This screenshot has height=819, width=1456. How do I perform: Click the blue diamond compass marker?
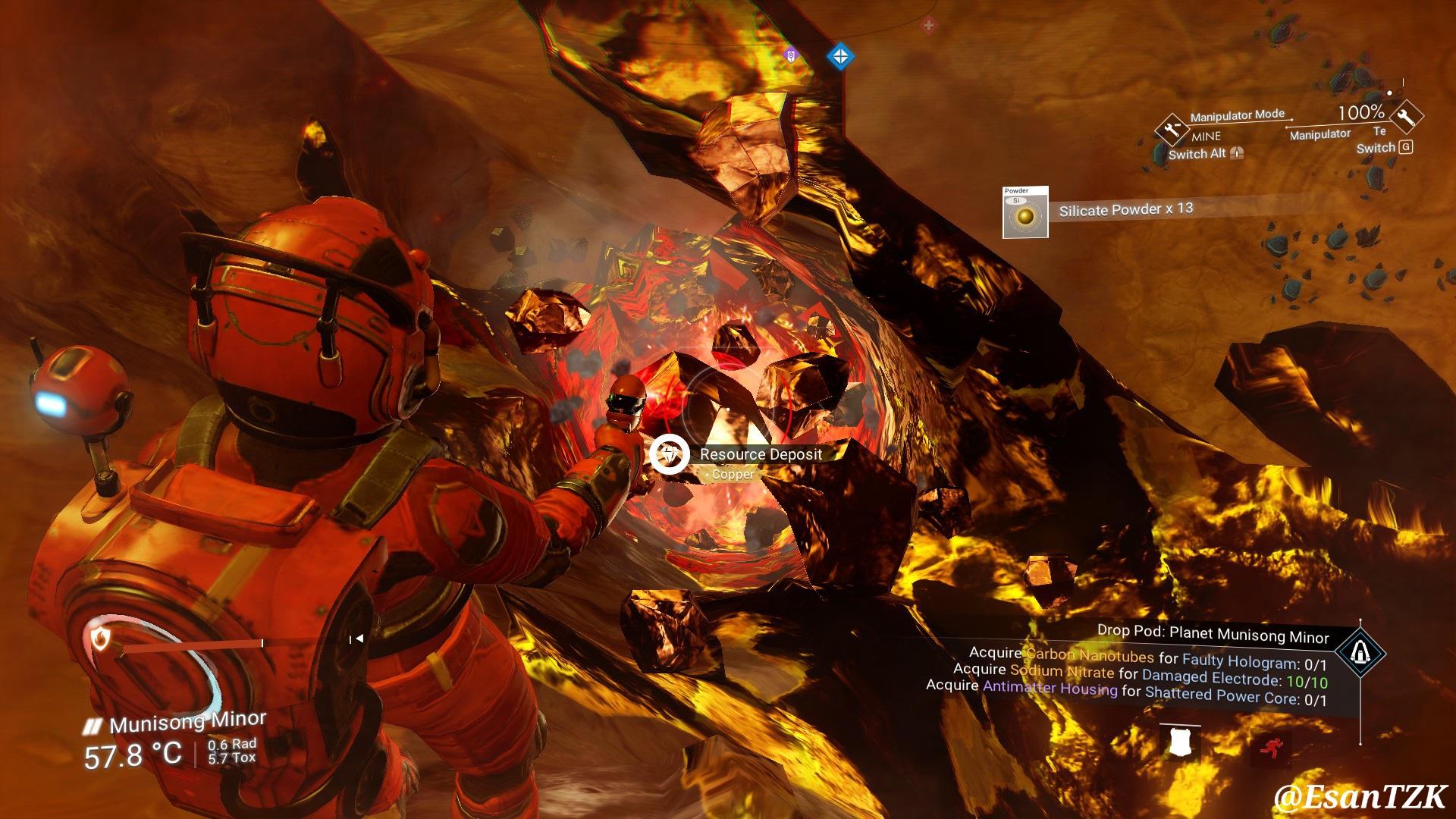839,56
